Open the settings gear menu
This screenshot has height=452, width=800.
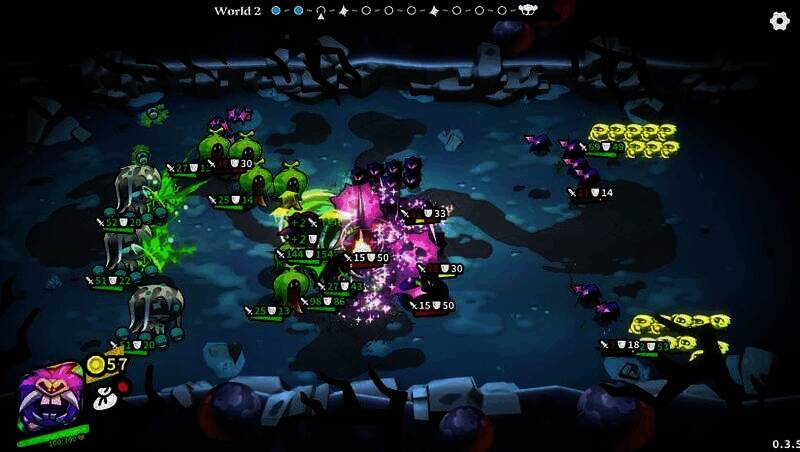click(x=779, y=21)
